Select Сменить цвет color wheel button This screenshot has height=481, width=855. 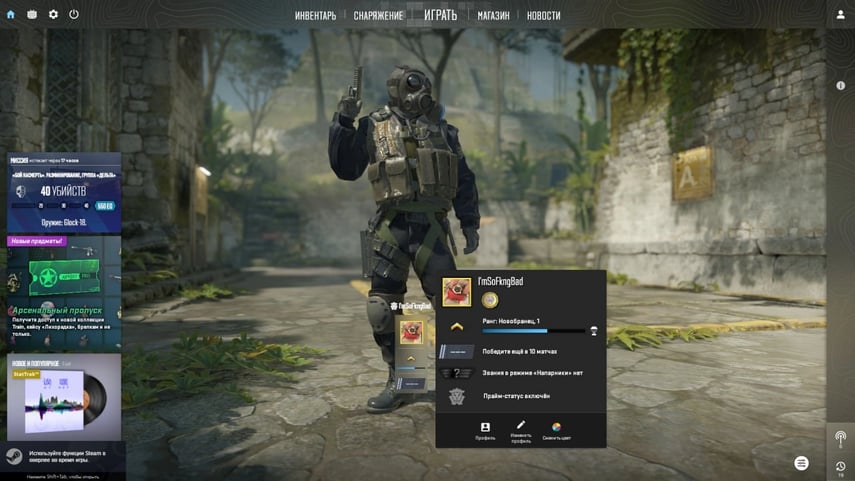tap(556, 431)
